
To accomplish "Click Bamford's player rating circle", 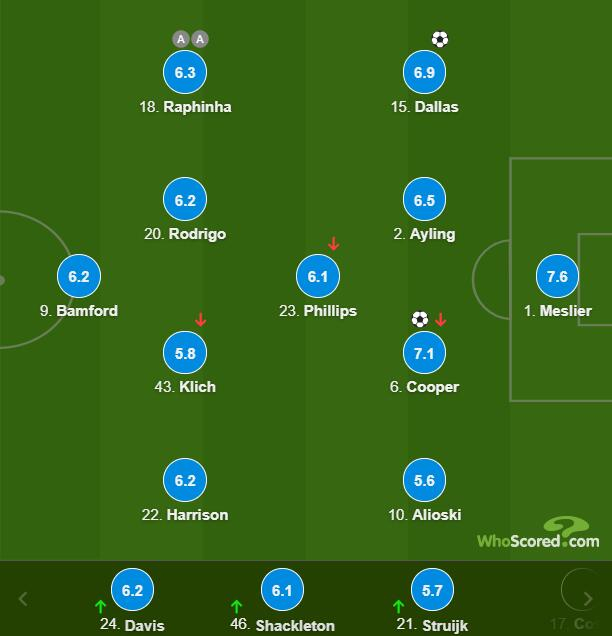I will tap(80, 277).
